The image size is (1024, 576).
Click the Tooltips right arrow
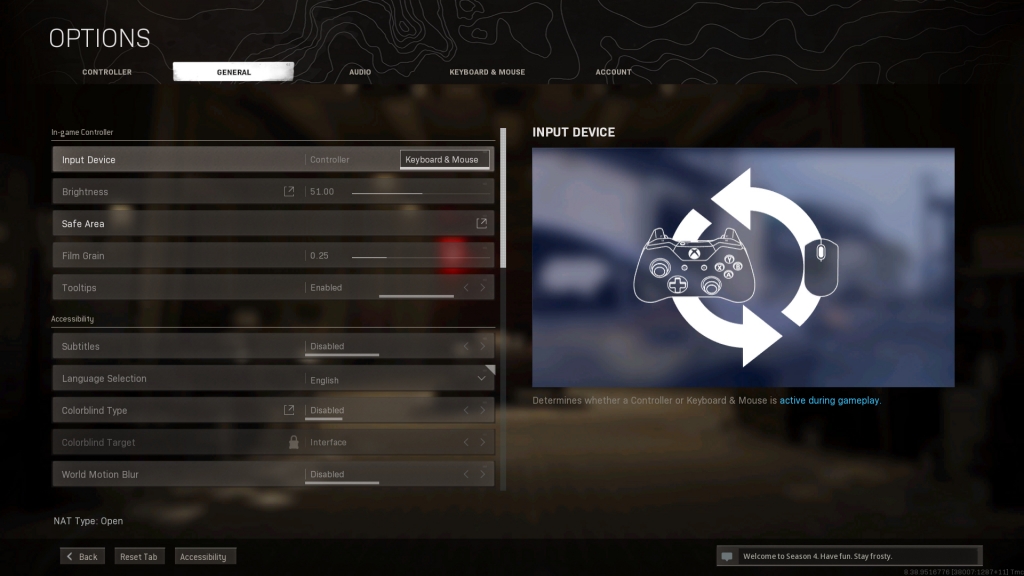(483, 288)
